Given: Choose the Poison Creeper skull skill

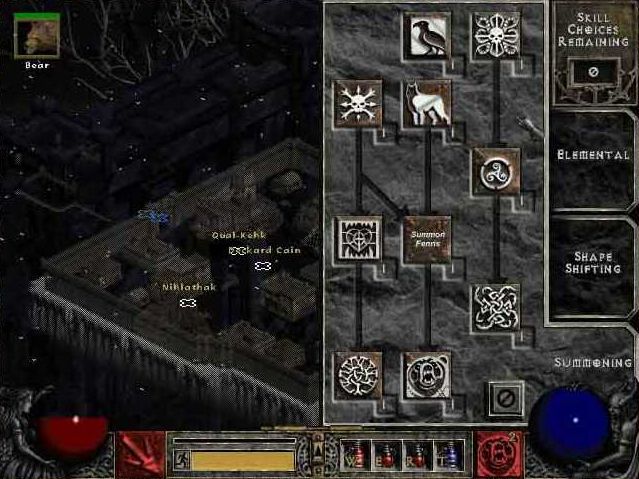Looking at the screenshot, I should pyautogui.click(x=495, y=35).
